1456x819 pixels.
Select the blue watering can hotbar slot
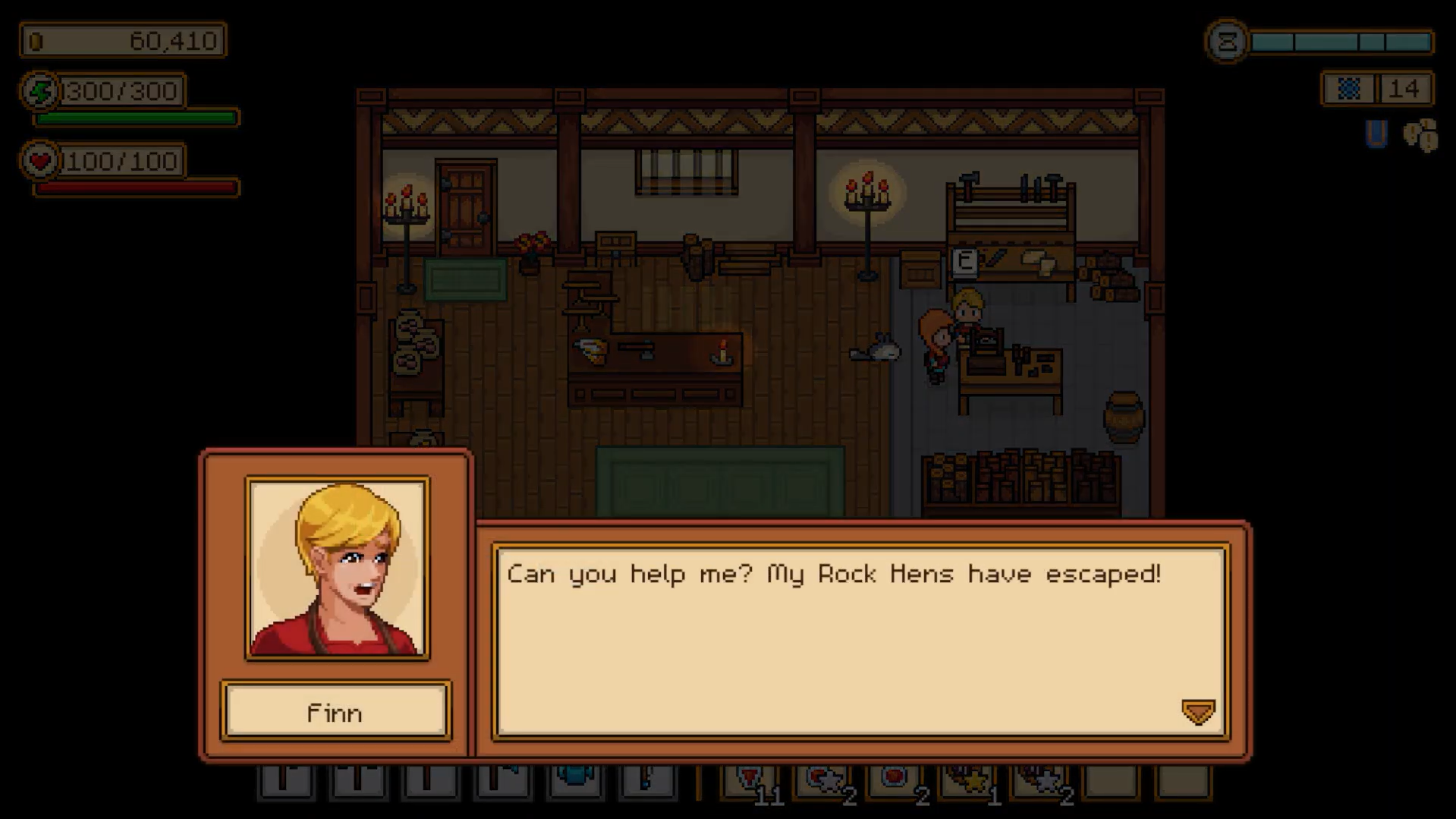[x=575, y=781]
